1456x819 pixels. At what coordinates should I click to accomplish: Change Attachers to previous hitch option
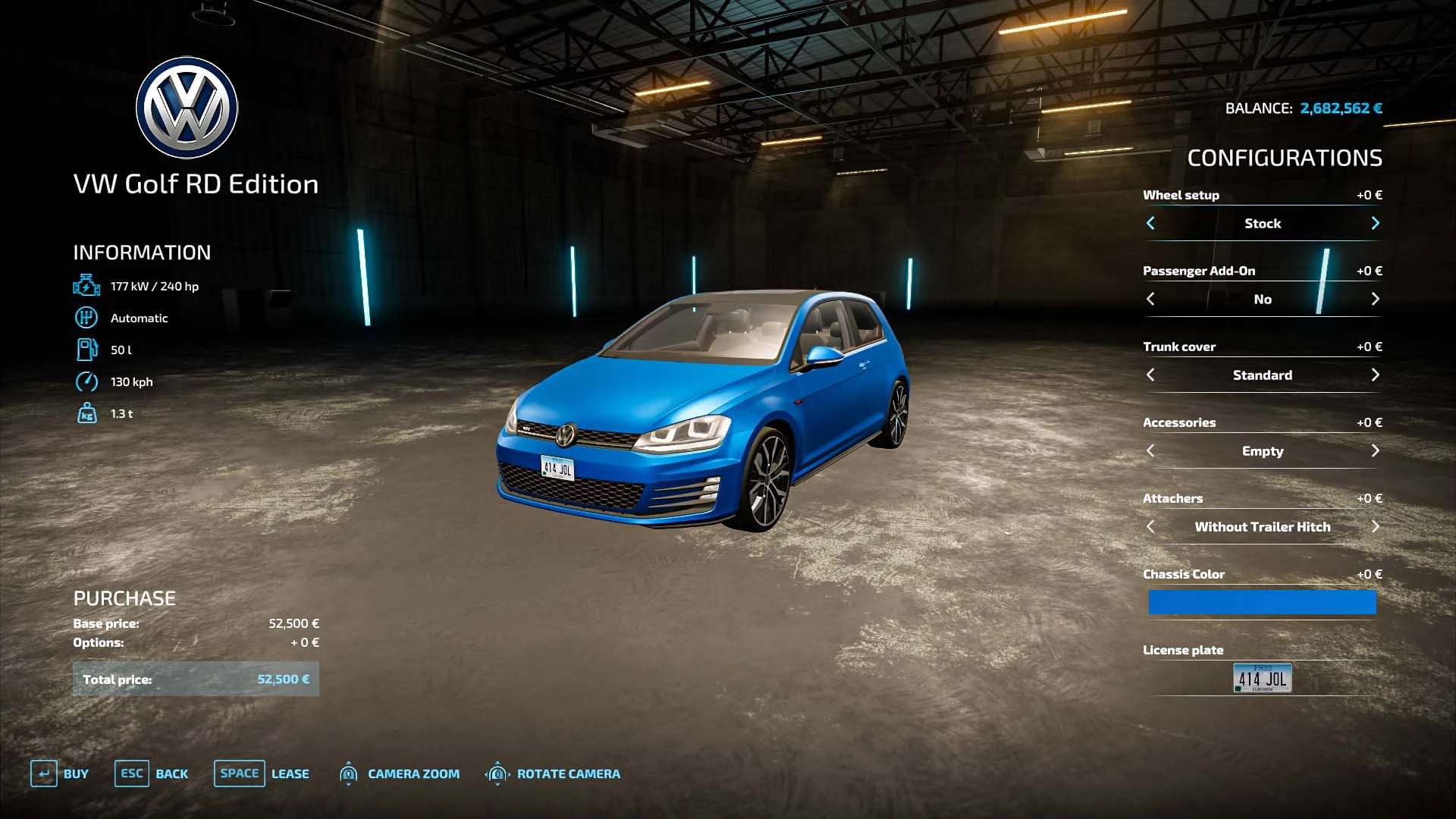[x=1150, y=526]
